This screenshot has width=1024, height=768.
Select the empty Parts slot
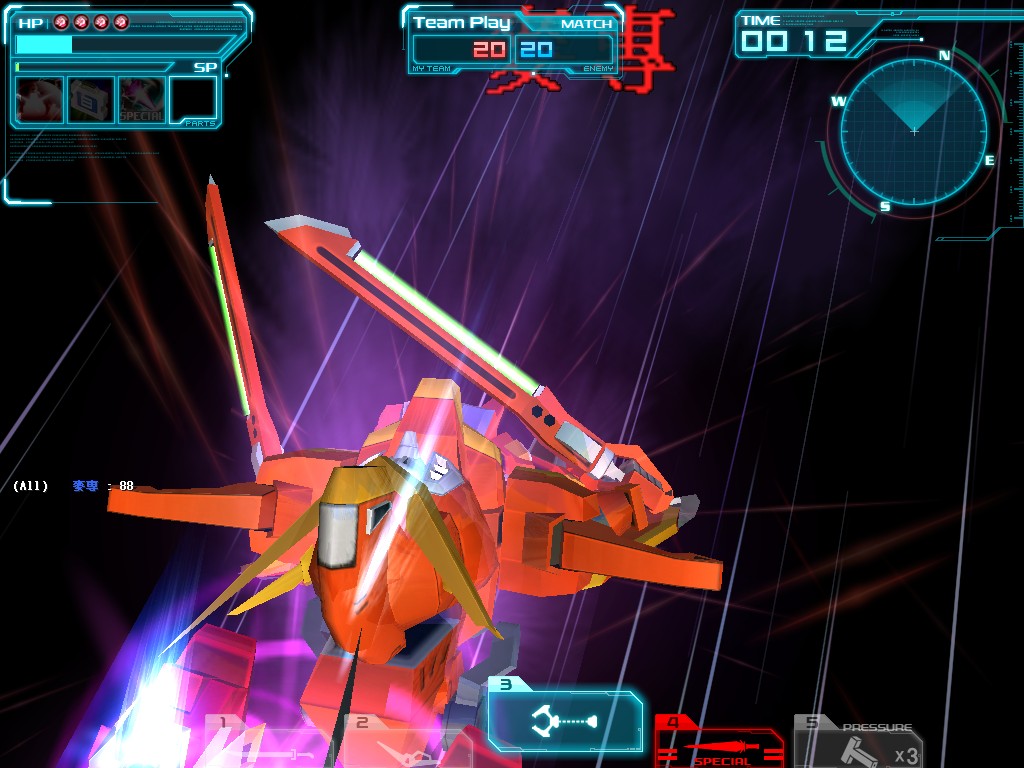pyautogui.click(x=193, y=99)
